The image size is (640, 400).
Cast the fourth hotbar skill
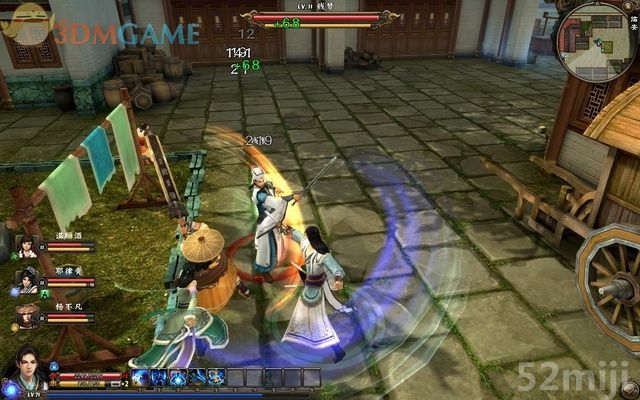point(196,377)
